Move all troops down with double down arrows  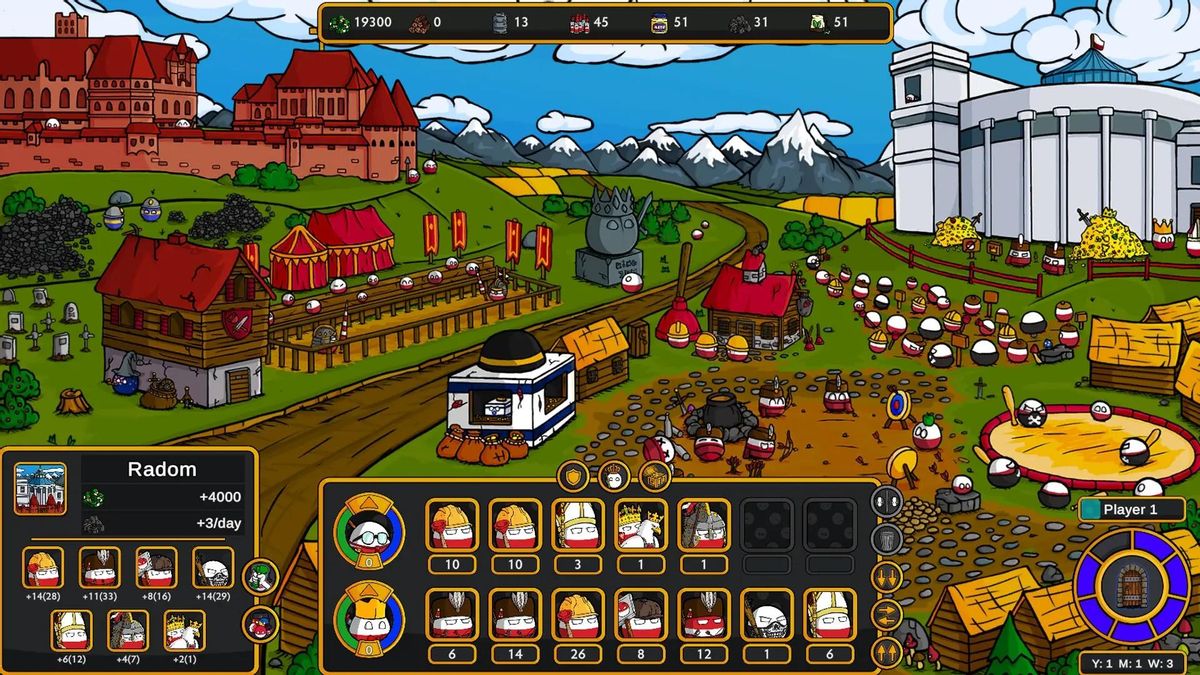tap(887, 578)
